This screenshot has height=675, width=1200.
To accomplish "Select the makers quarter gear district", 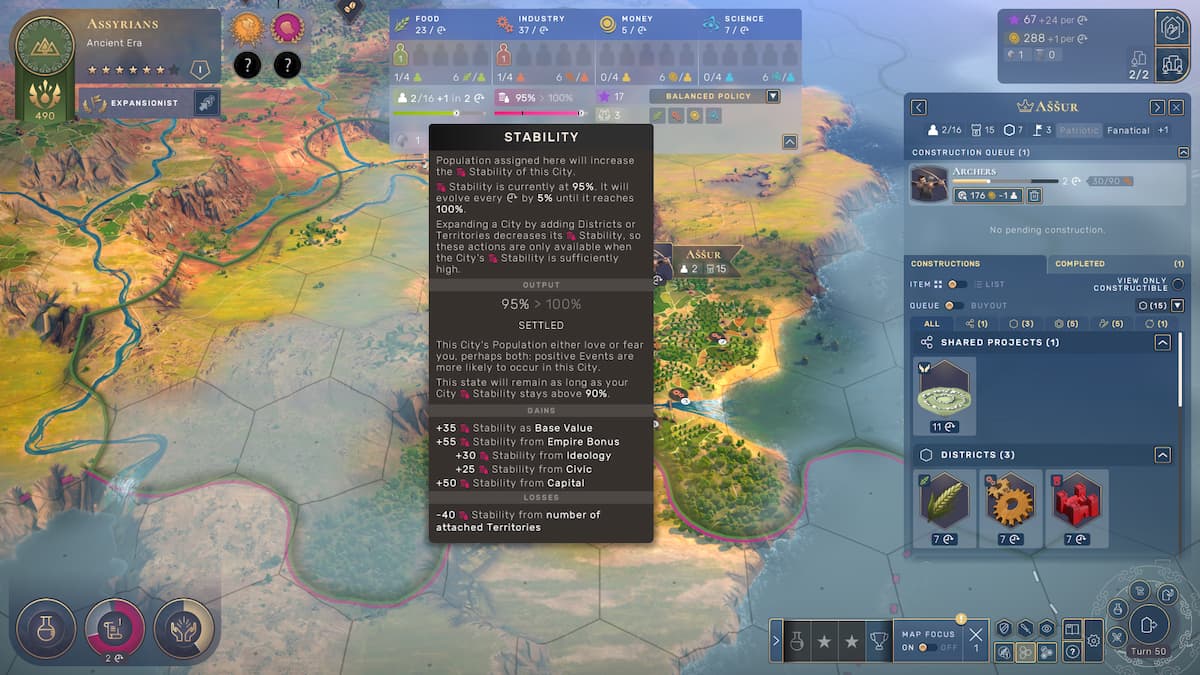I will [1010, 502].
